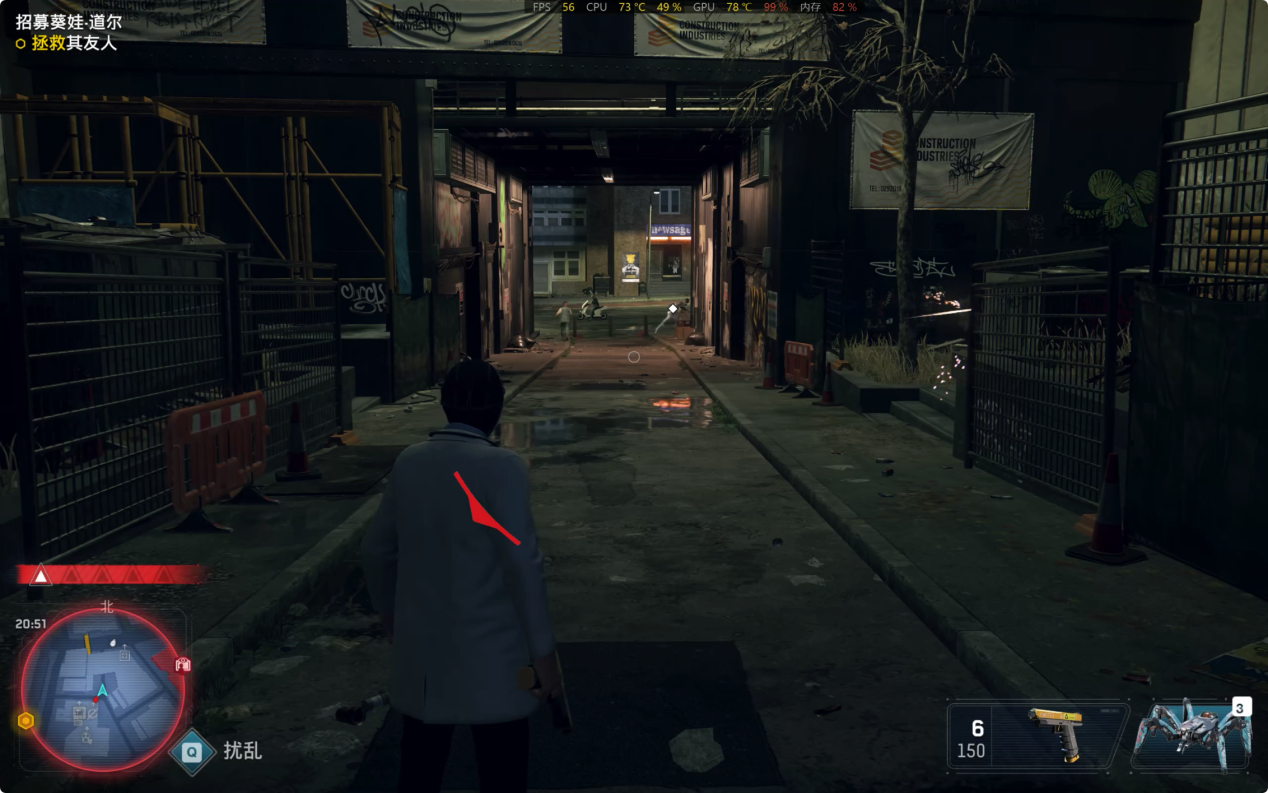Click the cyan player arrow on minimap
1268x793 pixels.
(101, 690)
